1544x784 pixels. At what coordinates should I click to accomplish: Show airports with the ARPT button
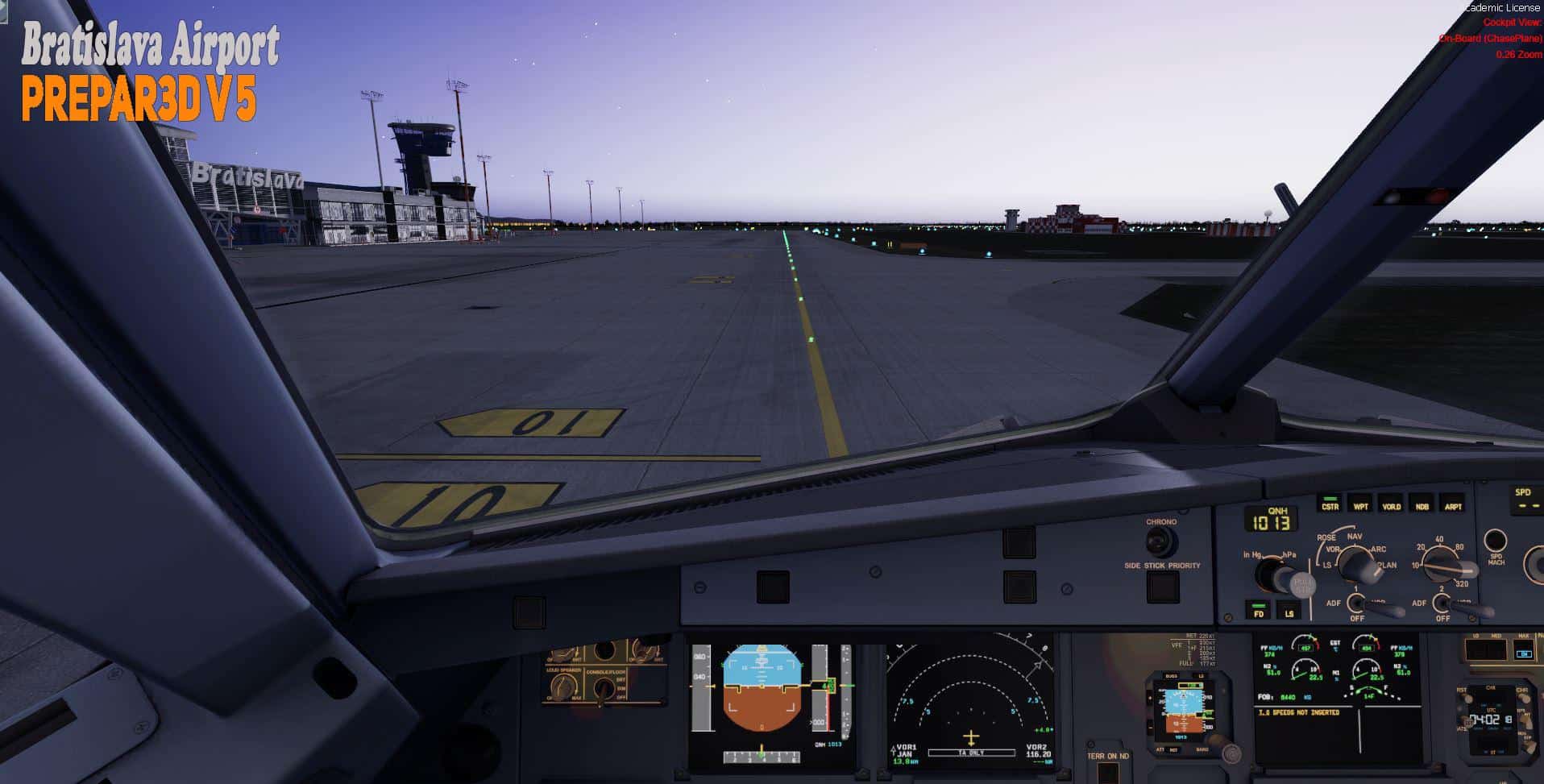(x=1453, y=505)
